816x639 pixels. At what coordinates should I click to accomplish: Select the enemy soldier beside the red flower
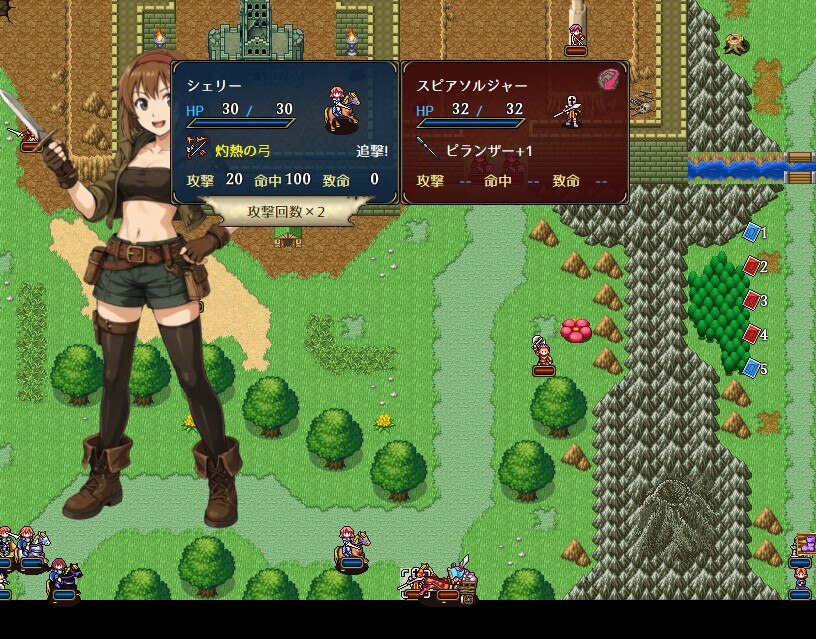tap(543, 354)
